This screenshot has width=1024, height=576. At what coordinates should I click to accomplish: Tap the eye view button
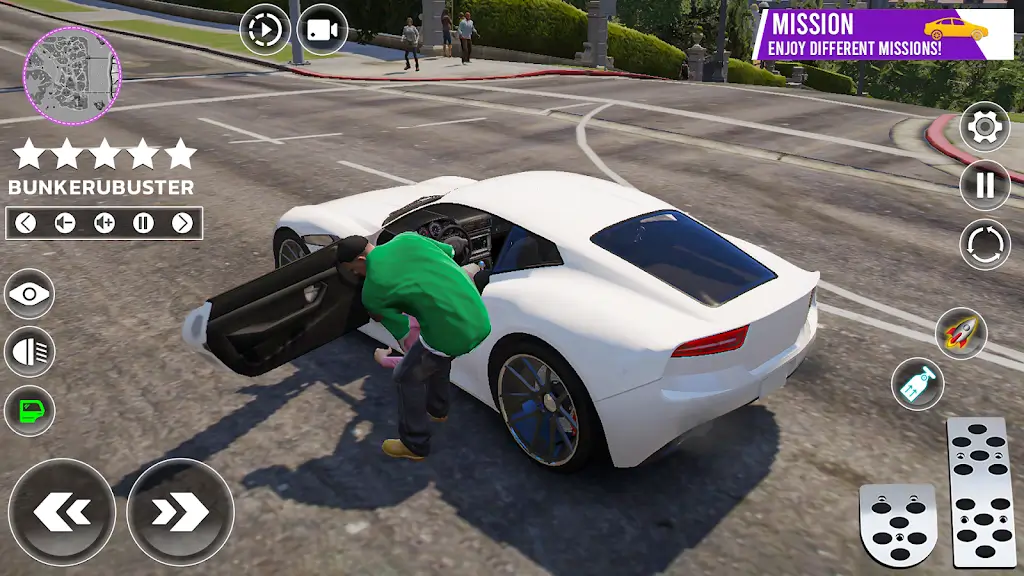point(29,295)
